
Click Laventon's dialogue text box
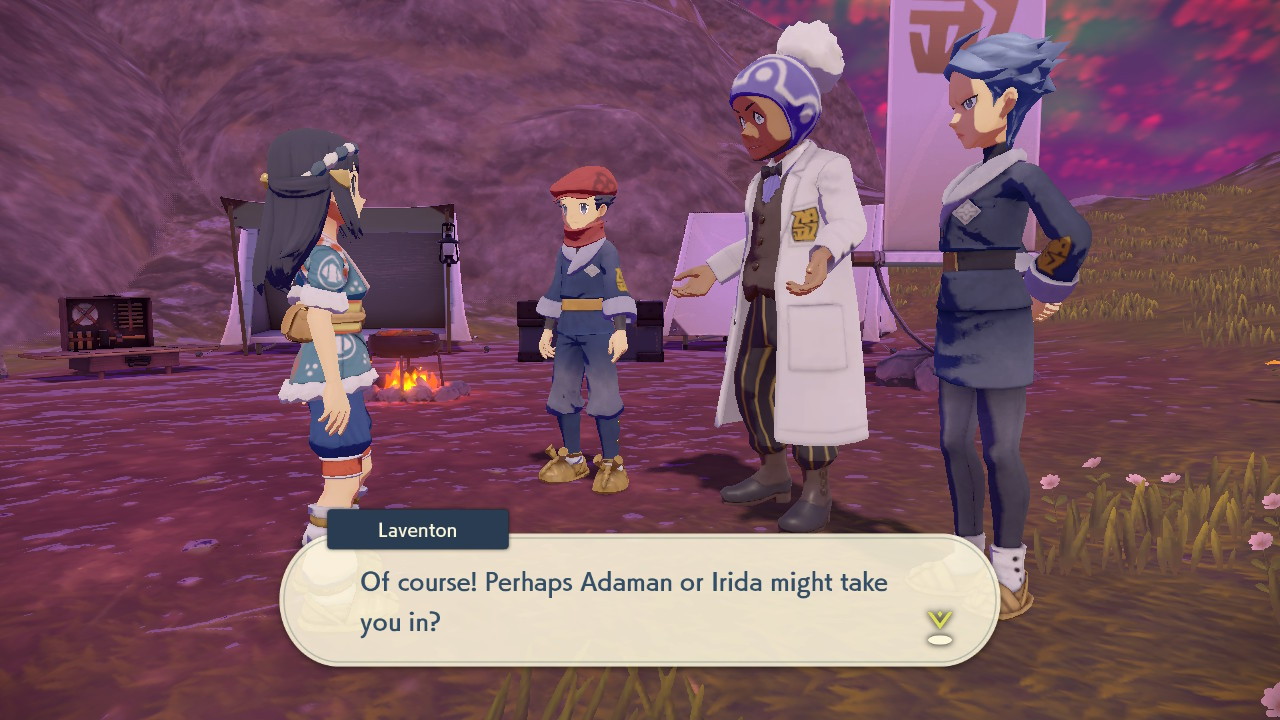coord(640,601)
